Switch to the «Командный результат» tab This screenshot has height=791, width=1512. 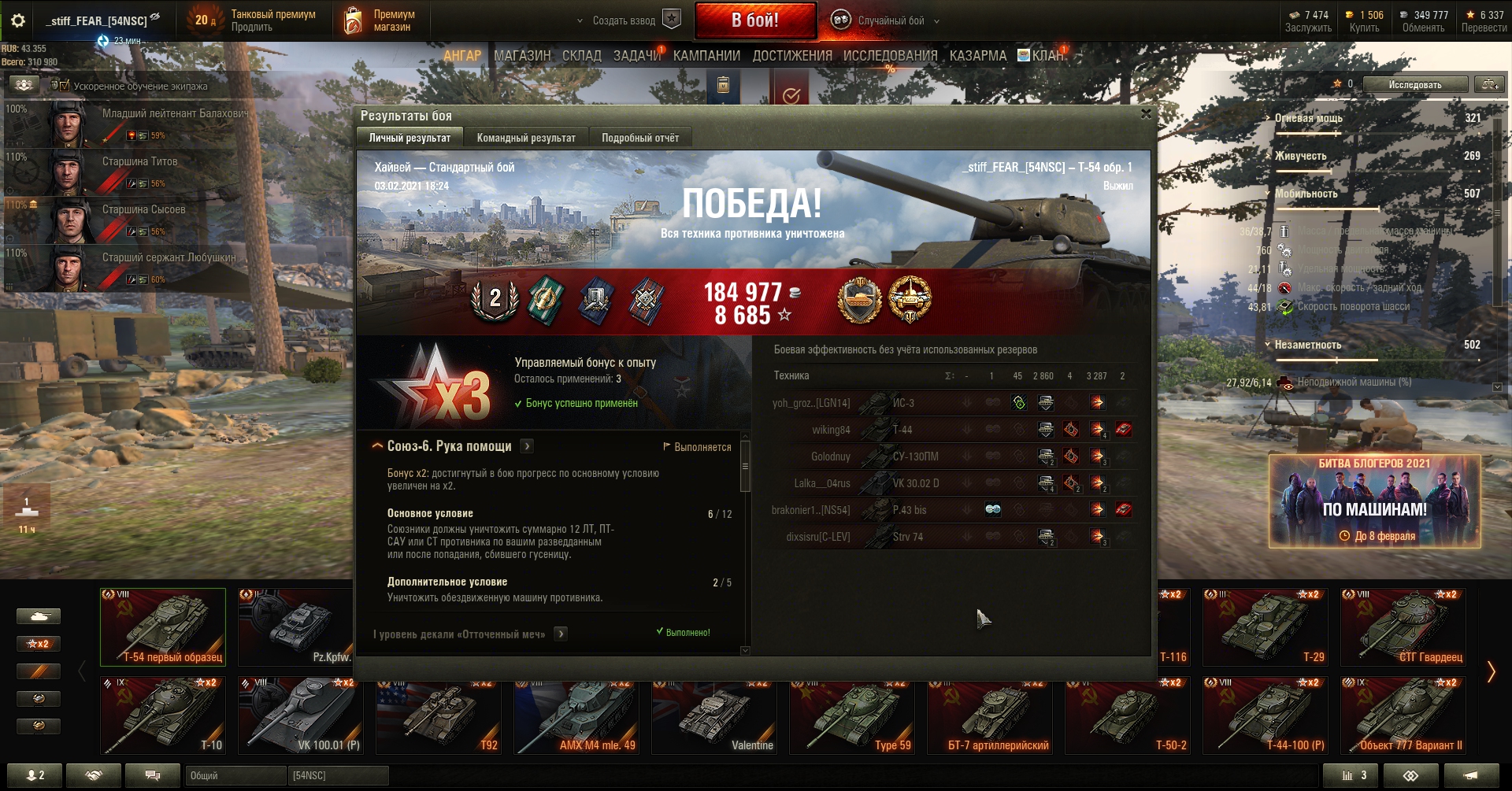526,138
